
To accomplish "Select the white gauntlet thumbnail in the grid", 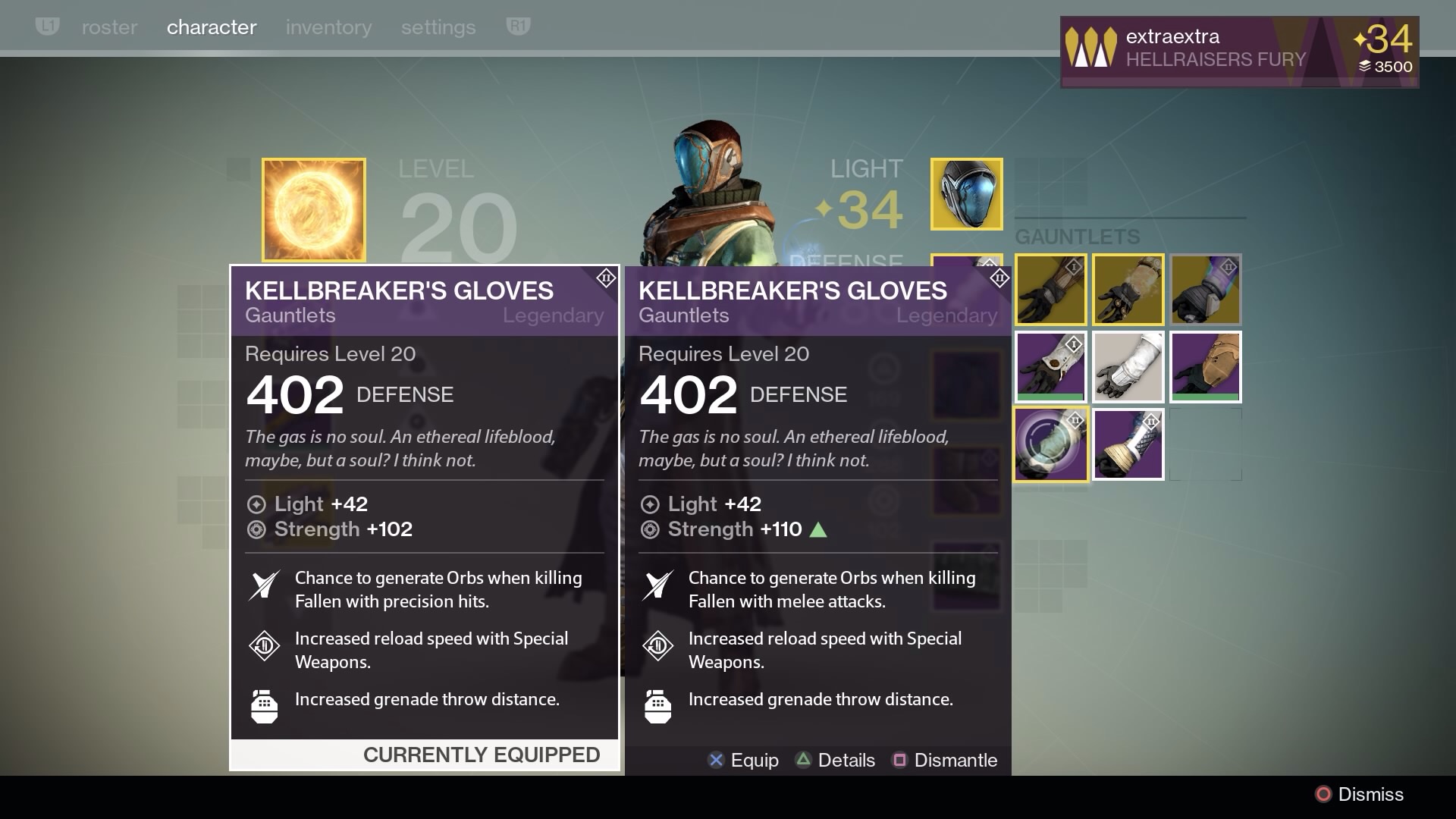I will [x=1128, y=366].
